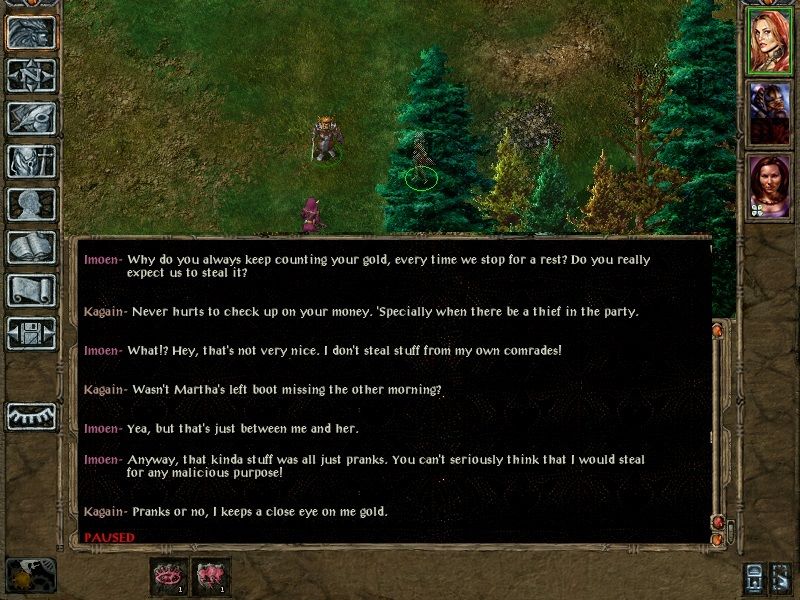
Task: Rest the party using the closed eye button
Action: click(x=31, y=415)
